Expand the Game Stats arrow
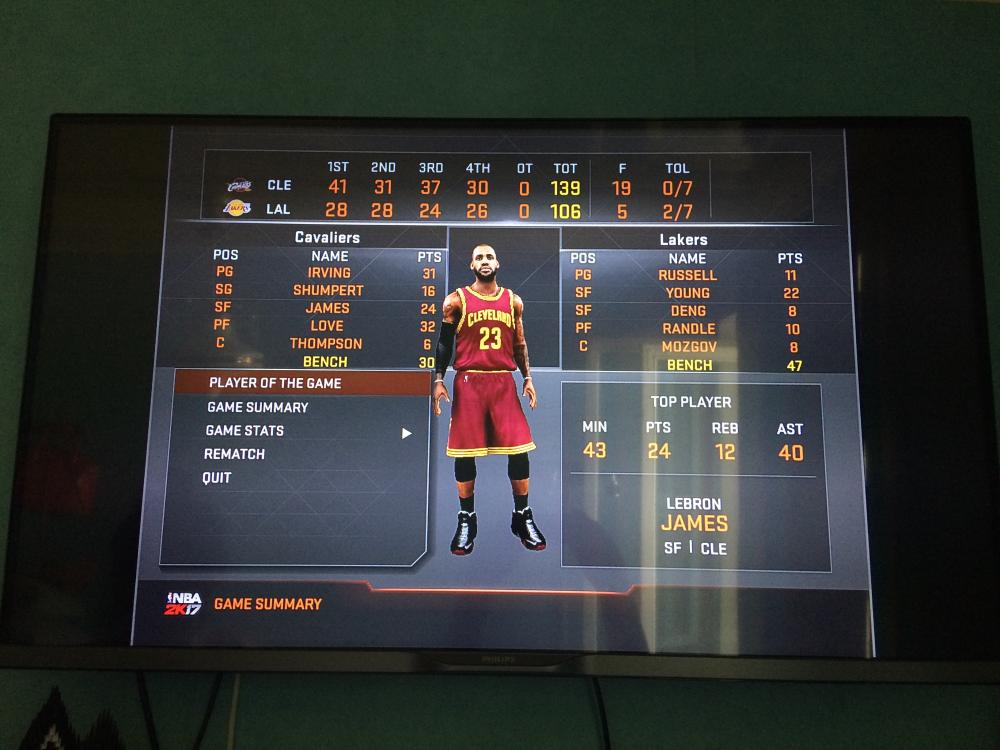The image size is (1000, 750). click(407, 433)
